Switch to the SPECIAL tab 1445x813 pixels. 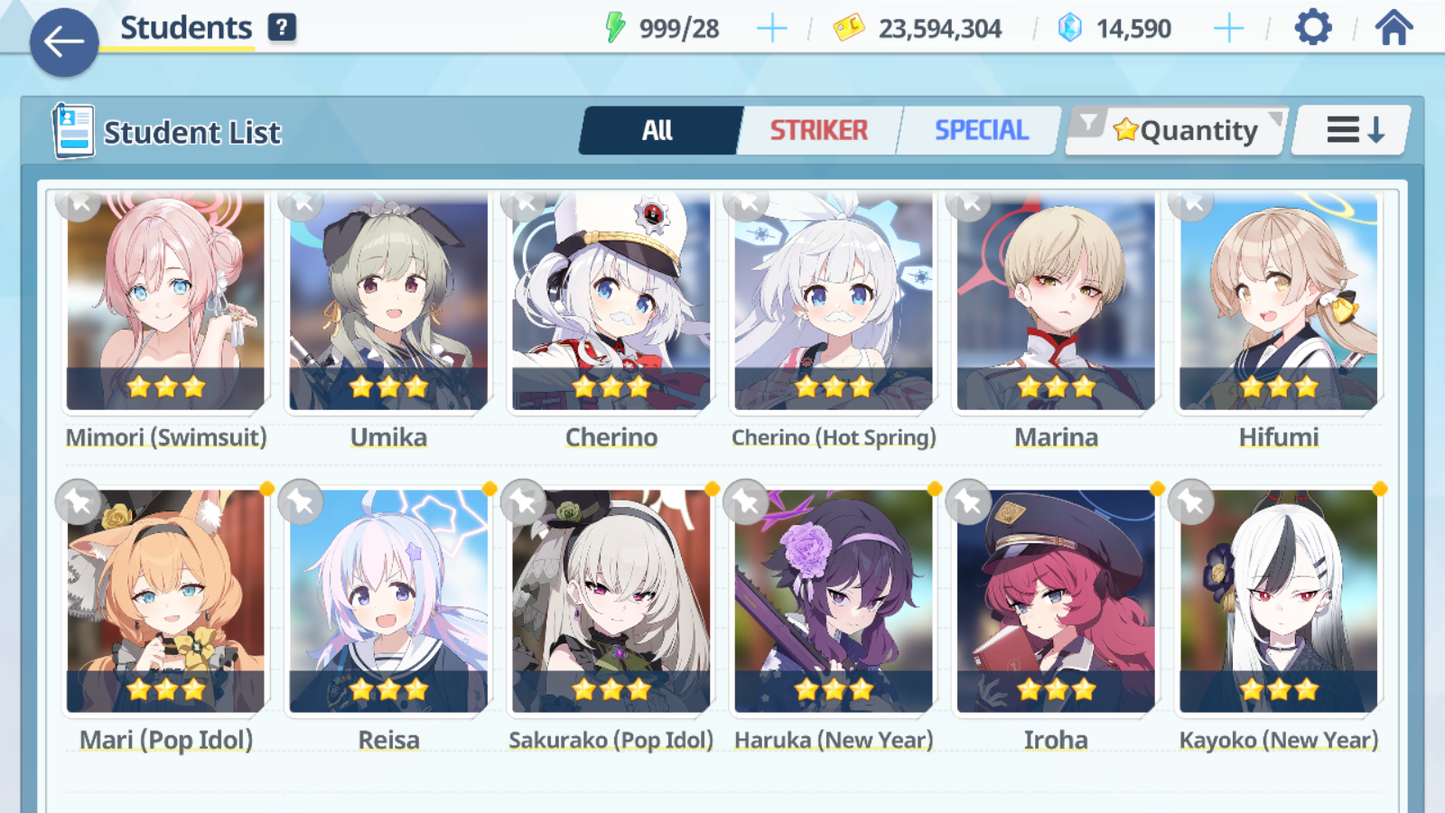coord(980,130)
